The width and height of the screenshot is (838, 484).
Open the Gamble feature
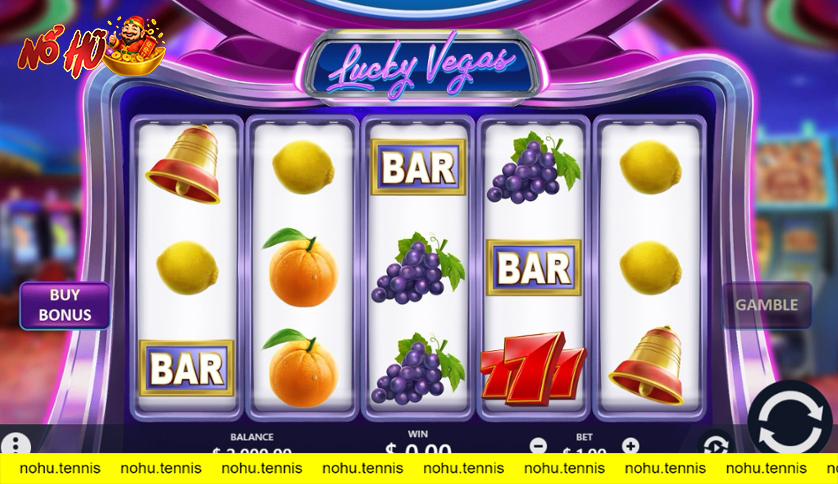coord(767,305)
